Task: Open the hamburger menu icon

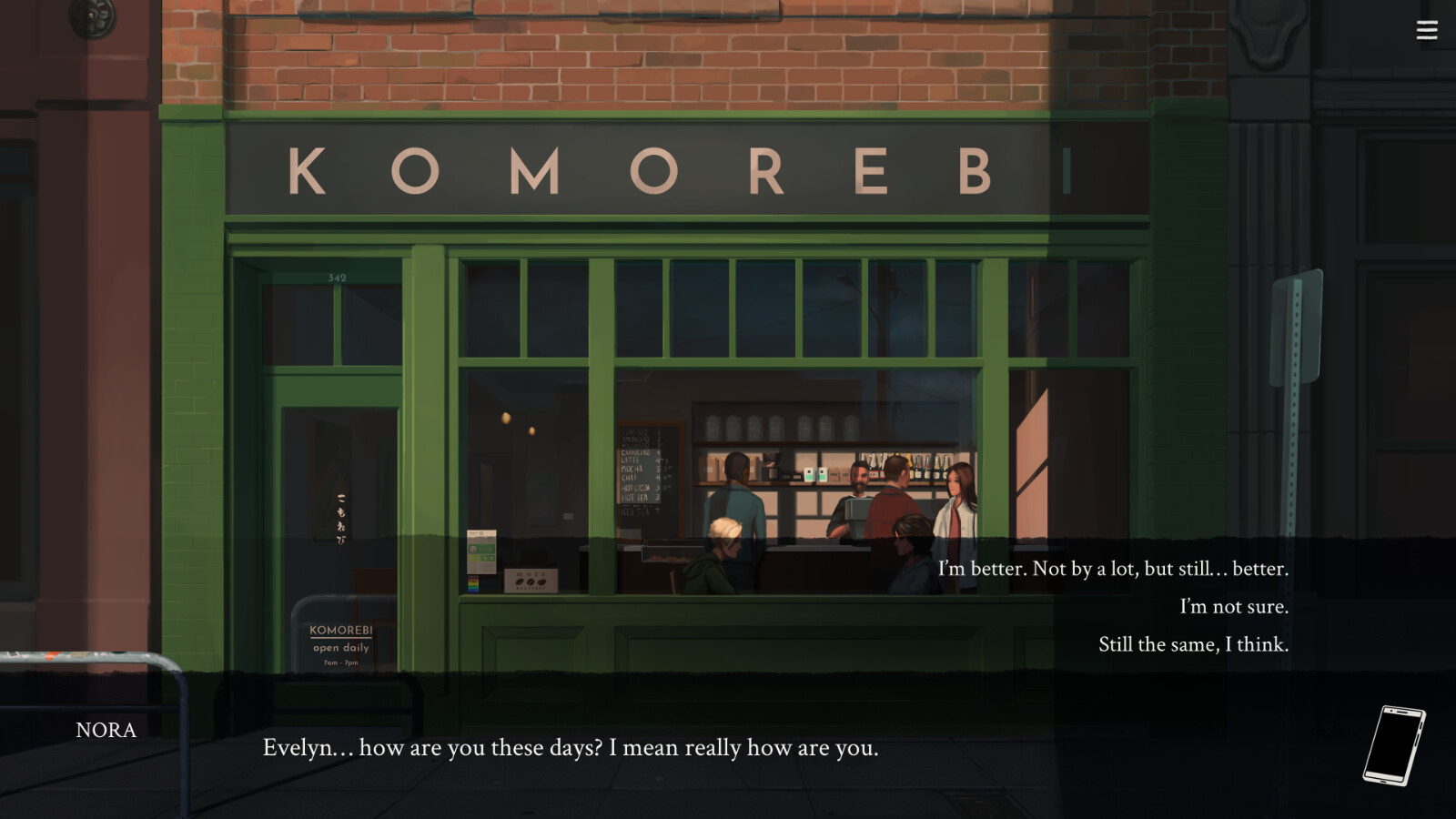Action: (x=1426, y=31)
